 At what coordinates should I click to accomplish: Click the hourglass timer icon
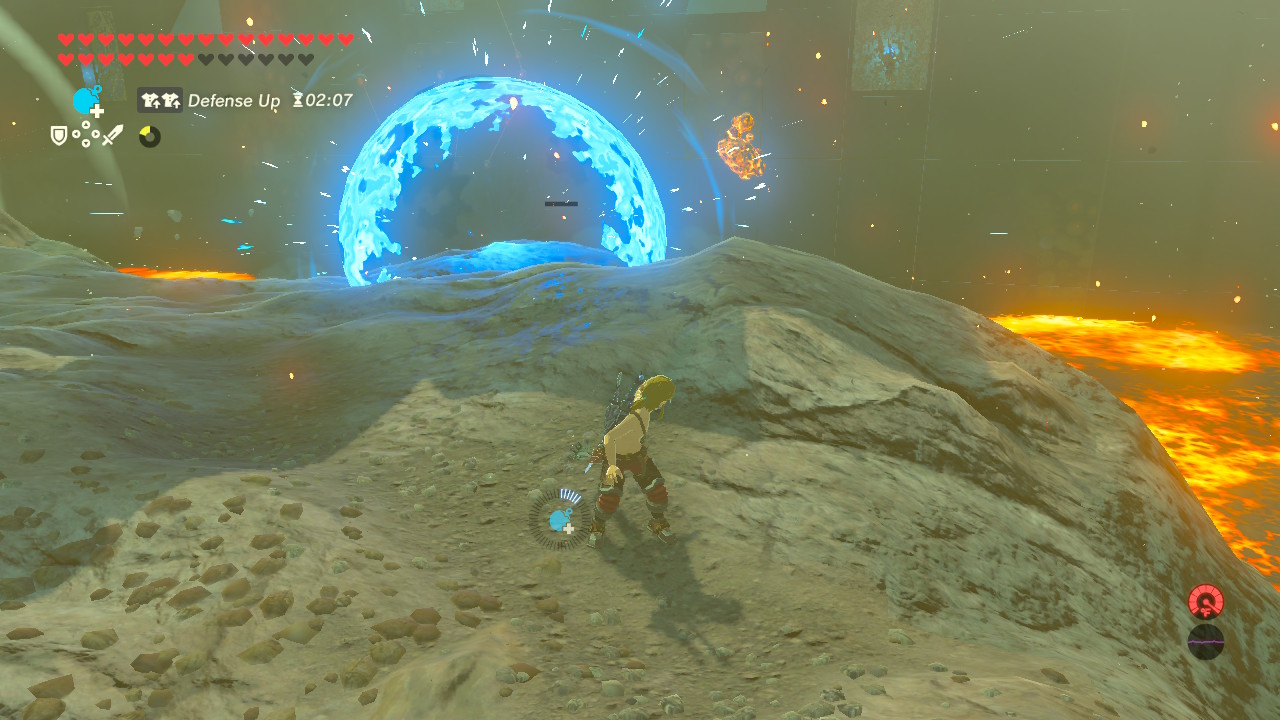(x=297, y=101)
